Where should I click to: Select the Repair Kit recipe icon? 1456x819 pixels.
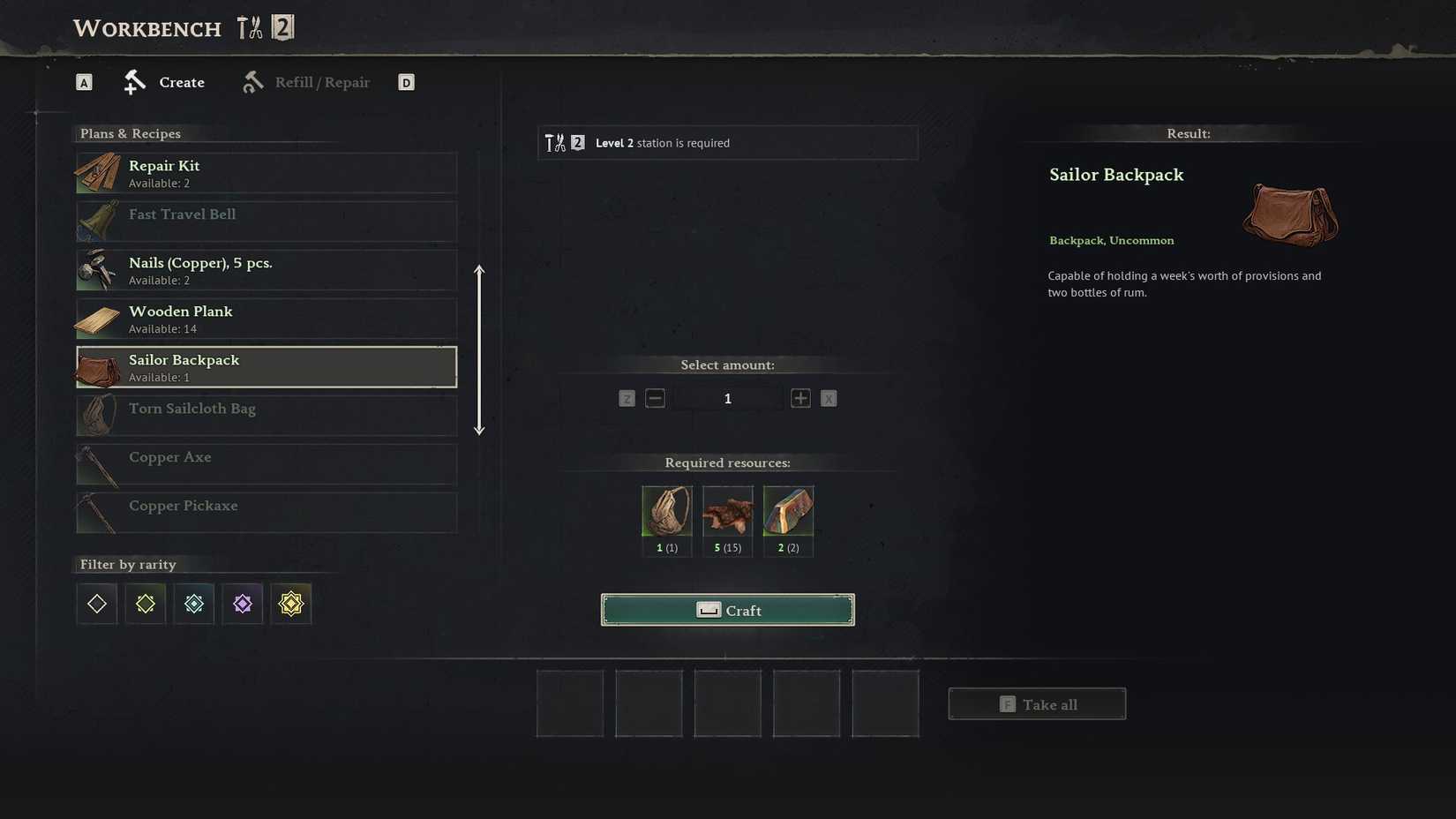click(x=97, y=173)
